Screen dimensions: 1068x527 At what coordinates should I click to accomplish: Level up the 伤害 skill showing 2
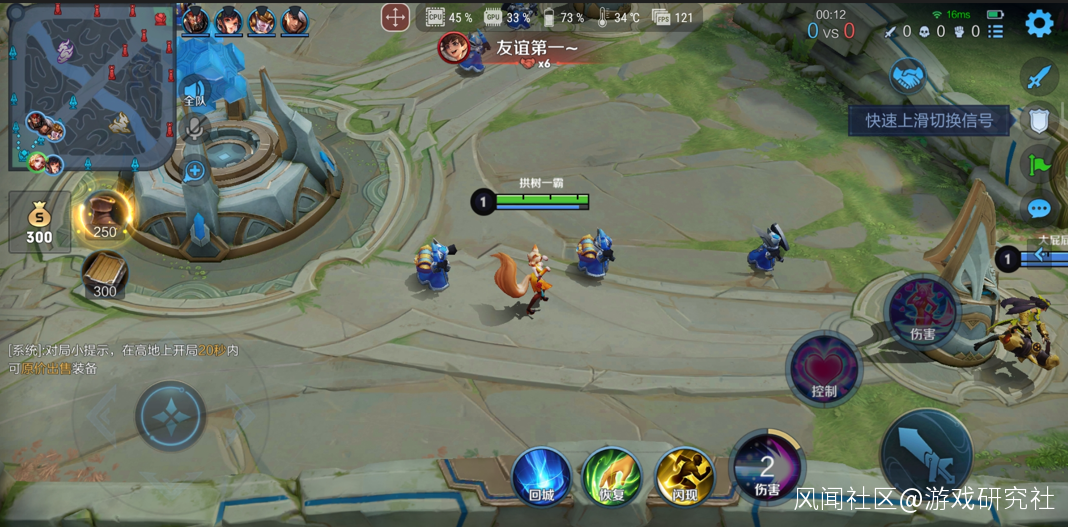767,466
